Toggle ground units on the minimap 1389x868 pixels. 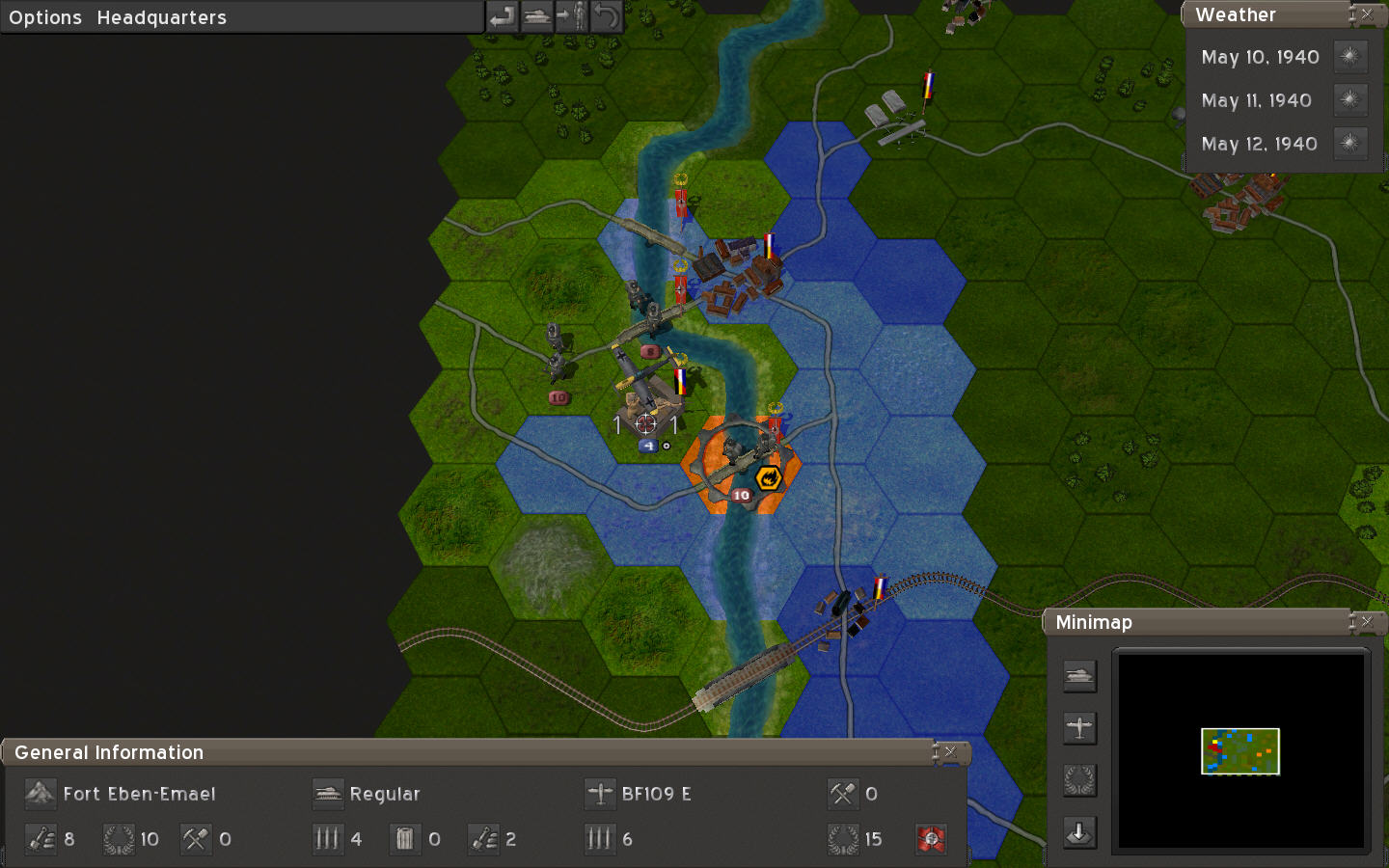click(x=1079, y=676)
